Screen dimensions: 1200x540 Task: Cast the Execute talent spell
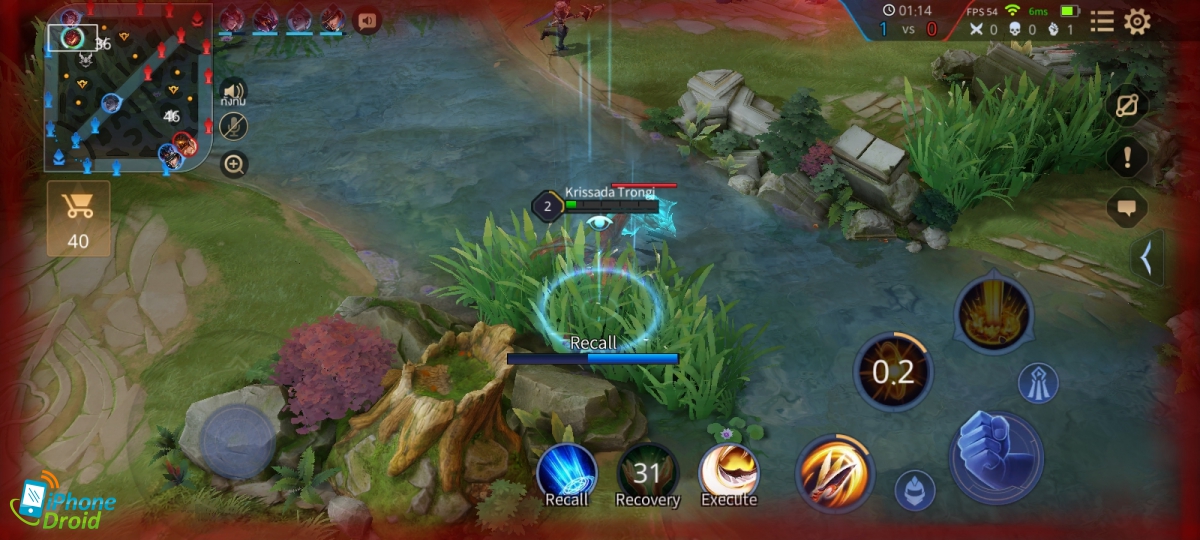[728, 472]
